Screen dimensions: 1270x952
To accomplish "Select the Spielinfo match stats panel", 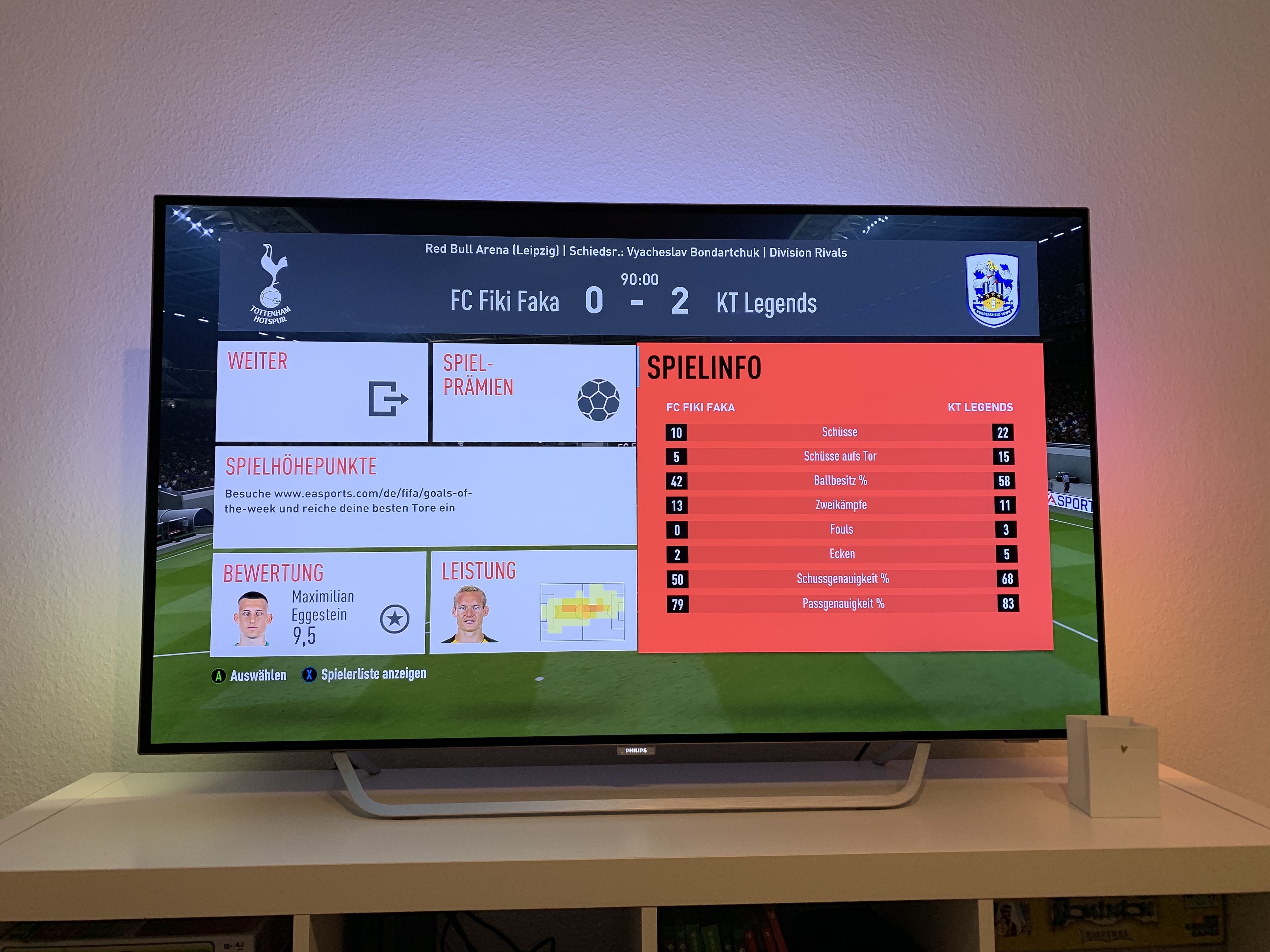I will pos(844,497).
